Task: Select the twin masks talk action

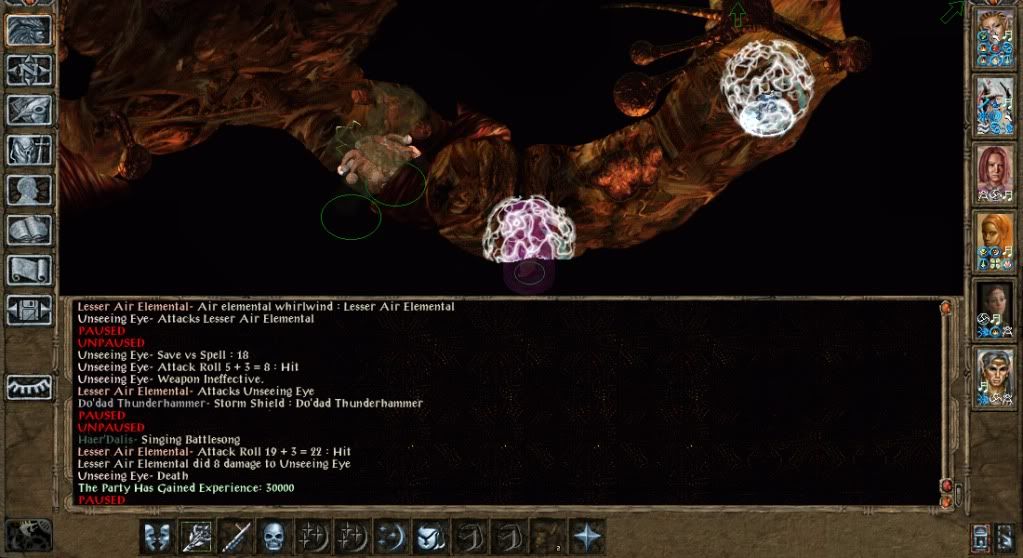Action: pyautogui.click(x=155, y=536)
